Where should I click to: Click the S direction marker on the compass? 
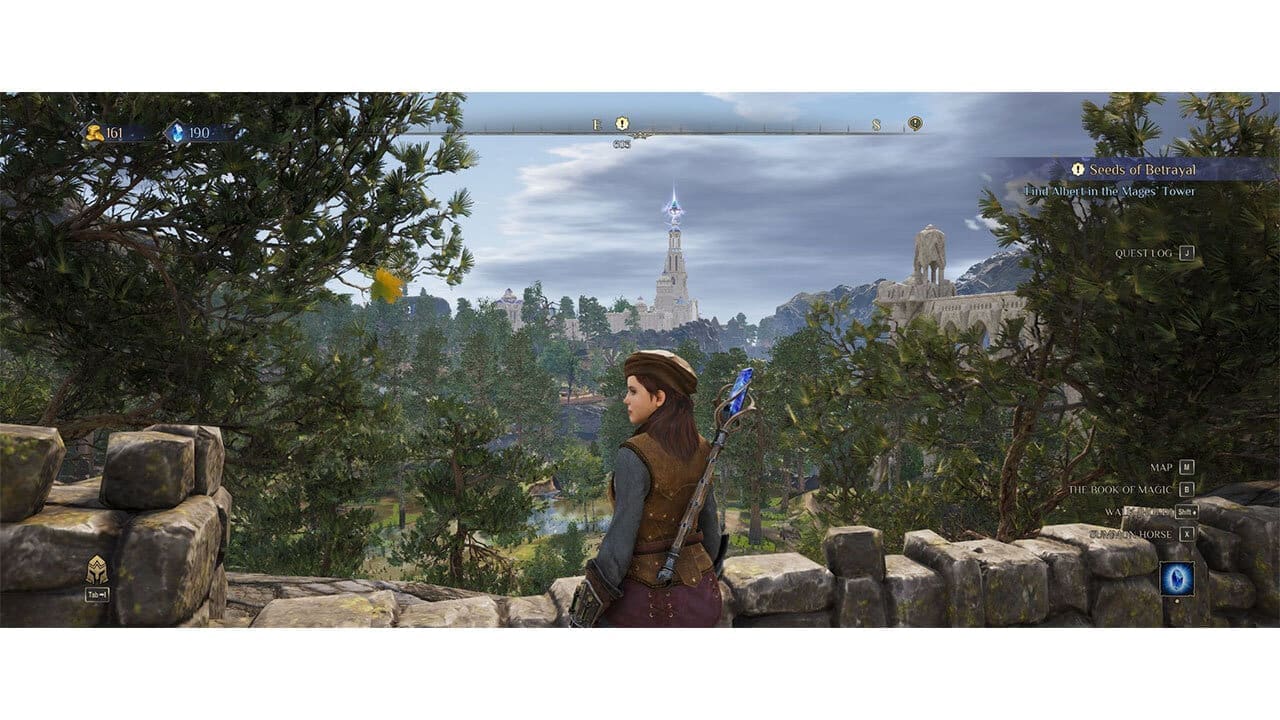pyautogui.click(x=875, y=123)
